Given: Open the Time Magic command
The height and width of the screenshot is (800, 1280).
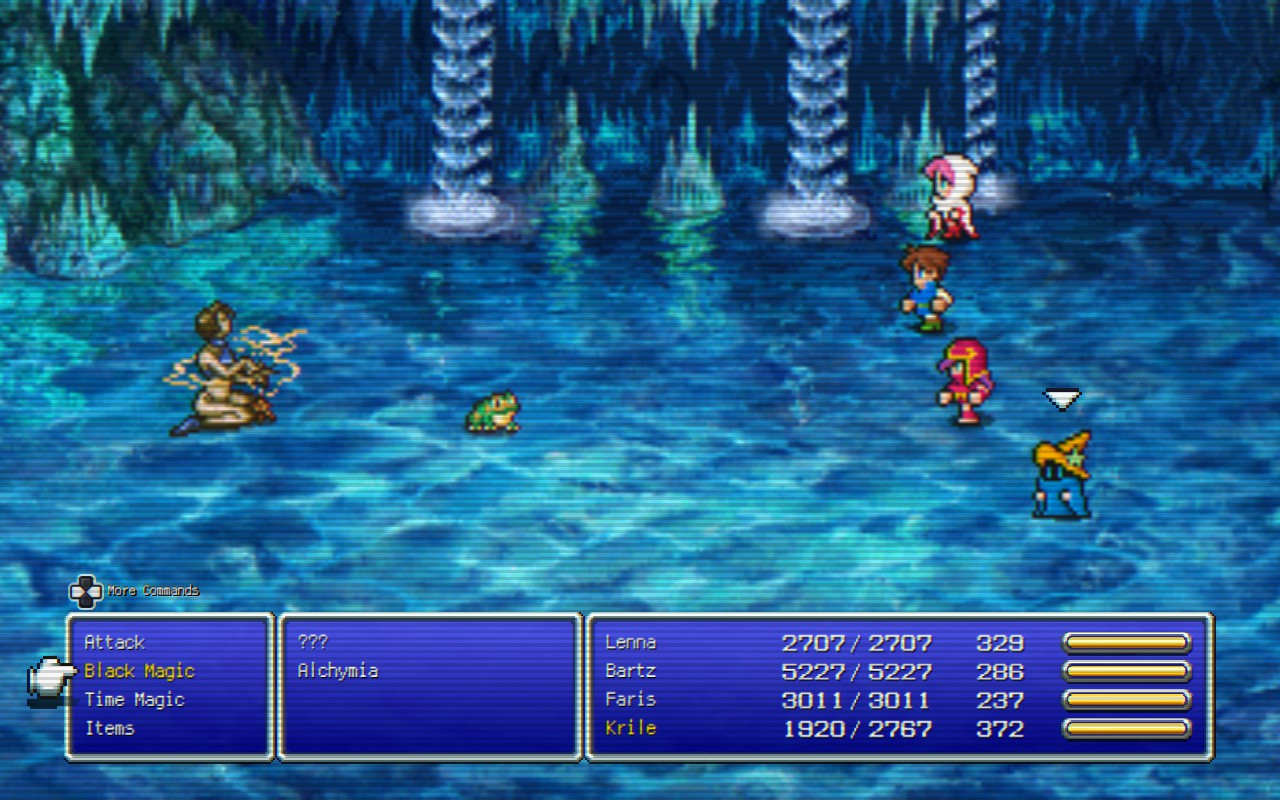Looking at the screenshot, I should [x=134, y=700].
